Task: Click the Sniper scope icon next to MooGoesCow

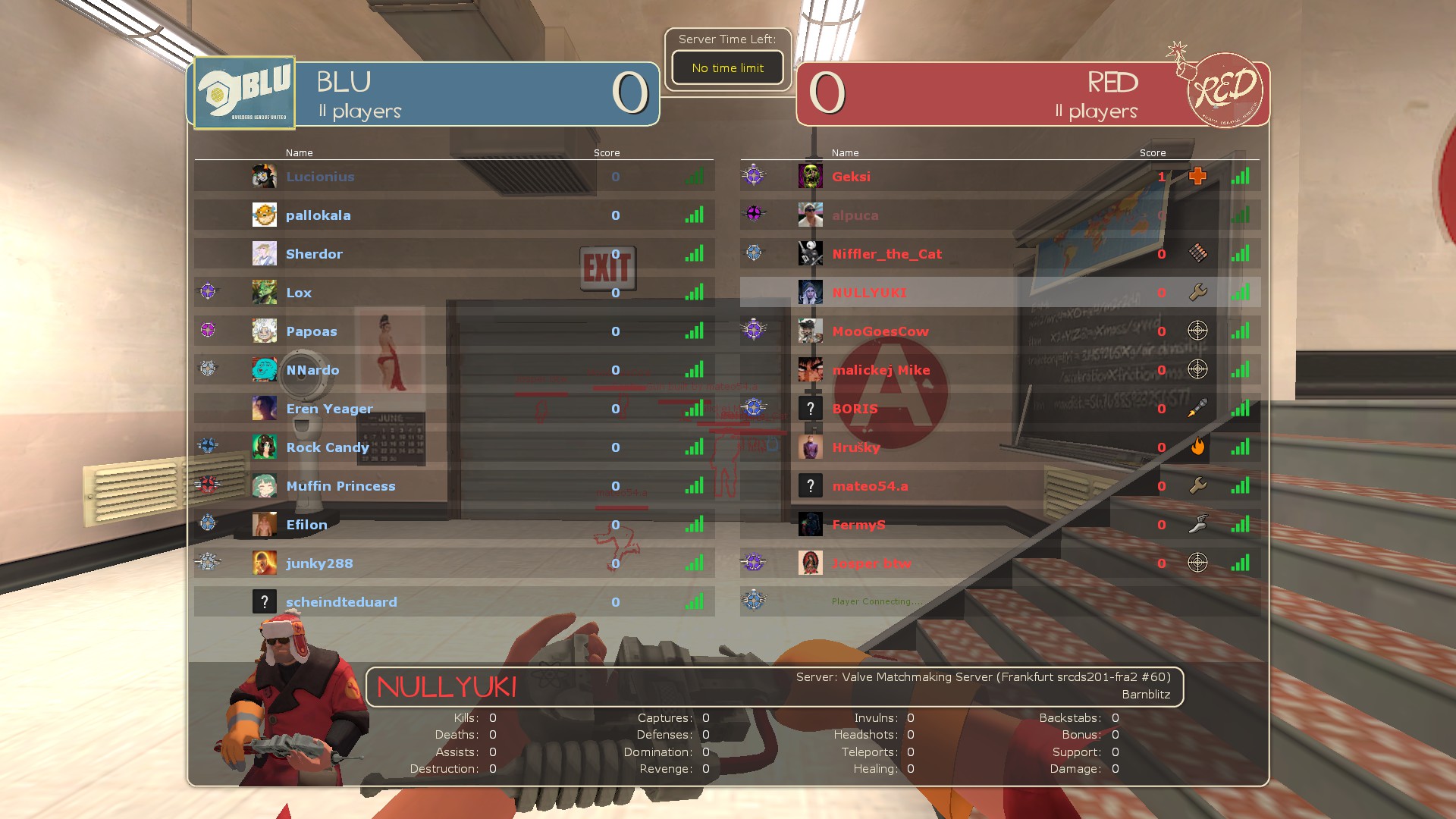Action: tap(1198, 331)
